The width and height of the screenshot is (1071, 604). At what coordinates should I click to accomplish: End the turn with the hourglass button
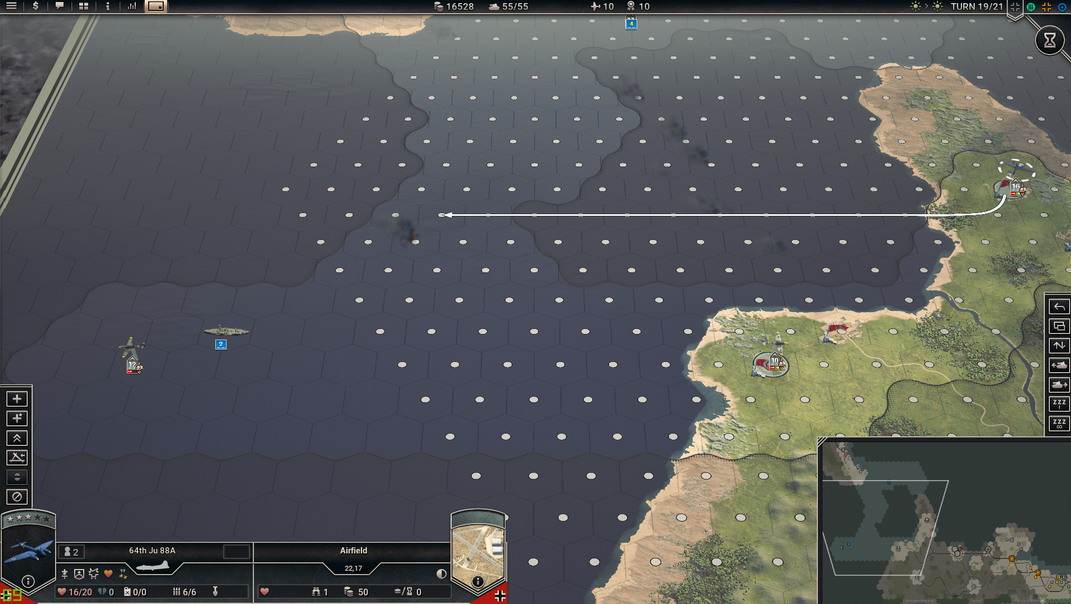(x=1050, y=41)
